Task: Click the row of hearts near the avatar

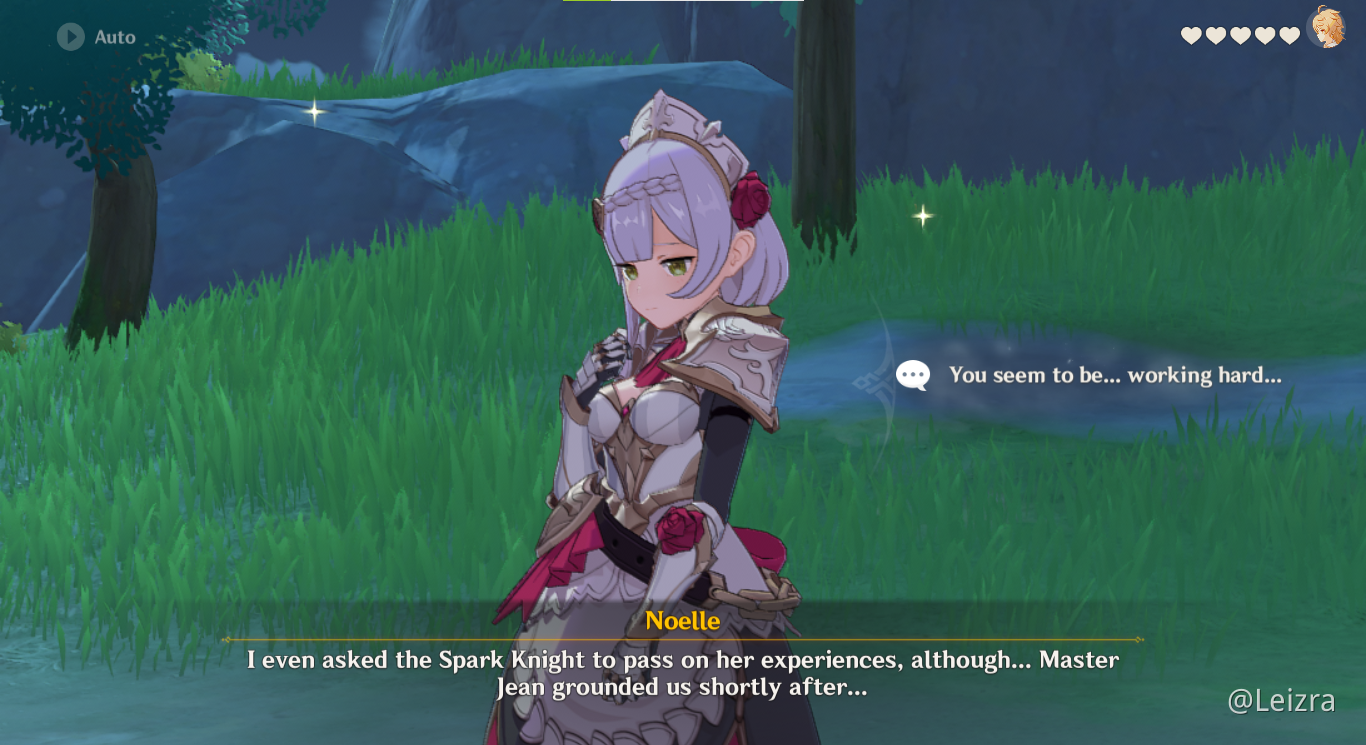Action: pyautogui.click(x=1240, y=34)
